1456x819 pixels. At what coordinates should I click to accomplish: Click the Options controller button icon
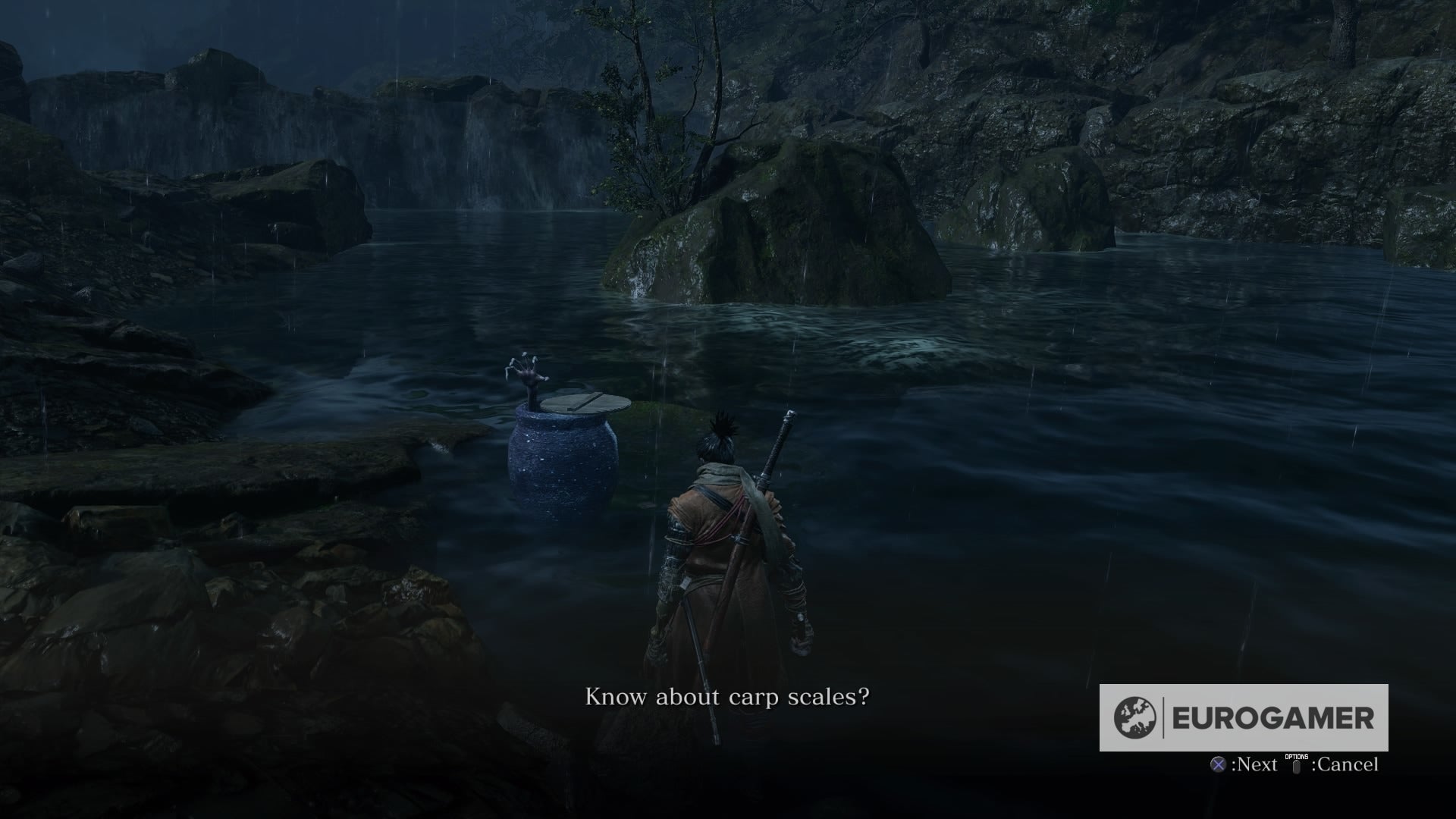pyautogui.click(x=1296, y=767)
